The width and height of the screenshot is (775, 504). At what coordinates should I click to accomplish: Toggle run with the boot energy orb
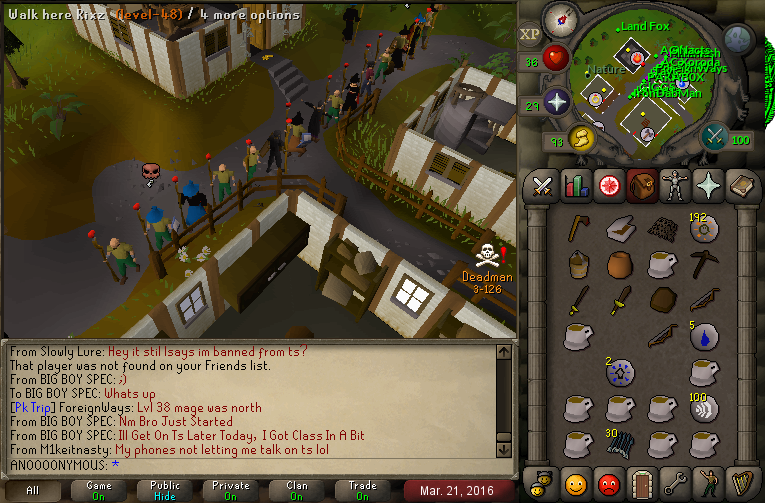click(581, 137)
